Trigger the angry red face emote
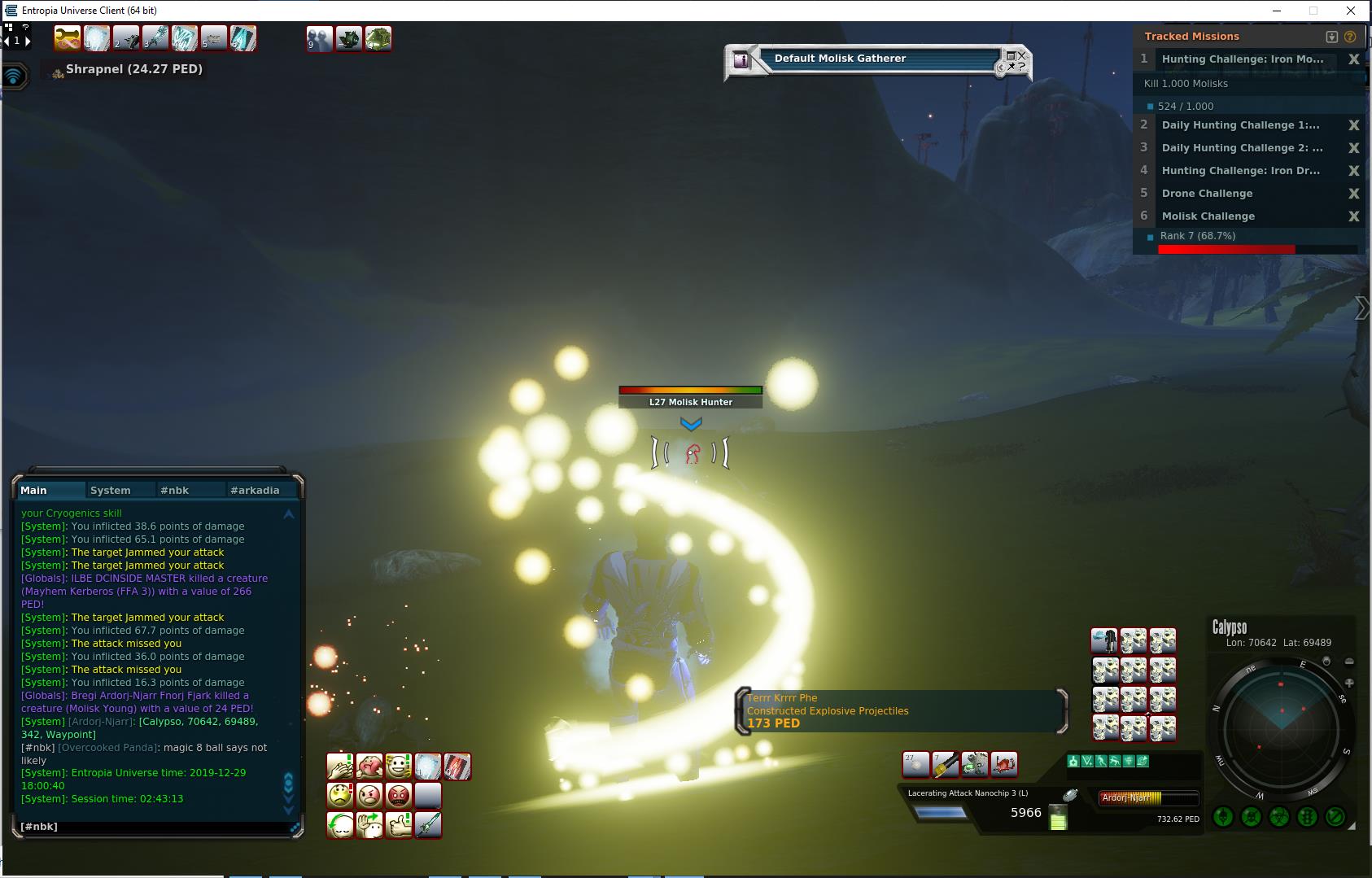 tap(398, 795)
